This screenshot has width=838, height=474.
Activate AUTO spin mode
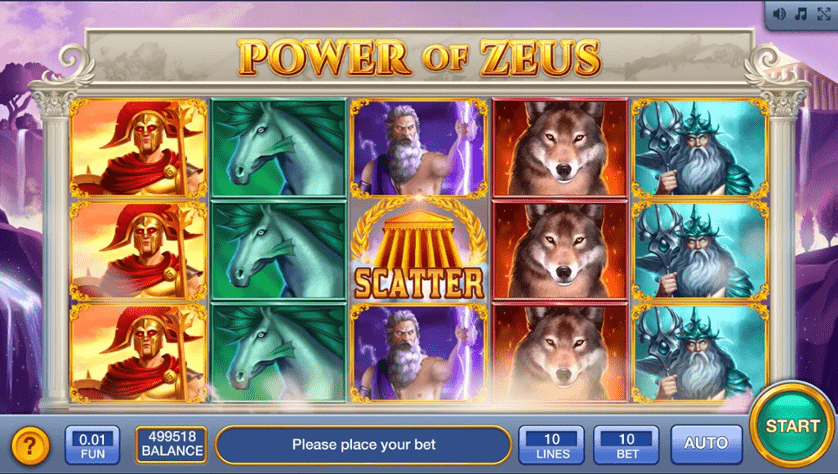[707, 443]
